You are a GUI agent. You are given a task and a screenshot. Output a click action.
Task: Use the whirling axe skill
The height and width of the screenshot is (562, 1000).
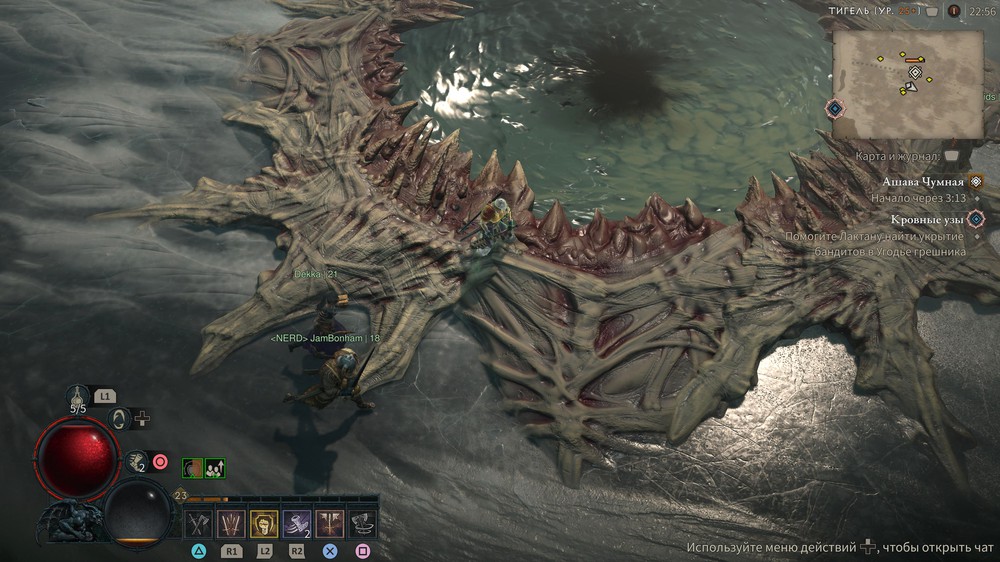[x=362, y=523]
